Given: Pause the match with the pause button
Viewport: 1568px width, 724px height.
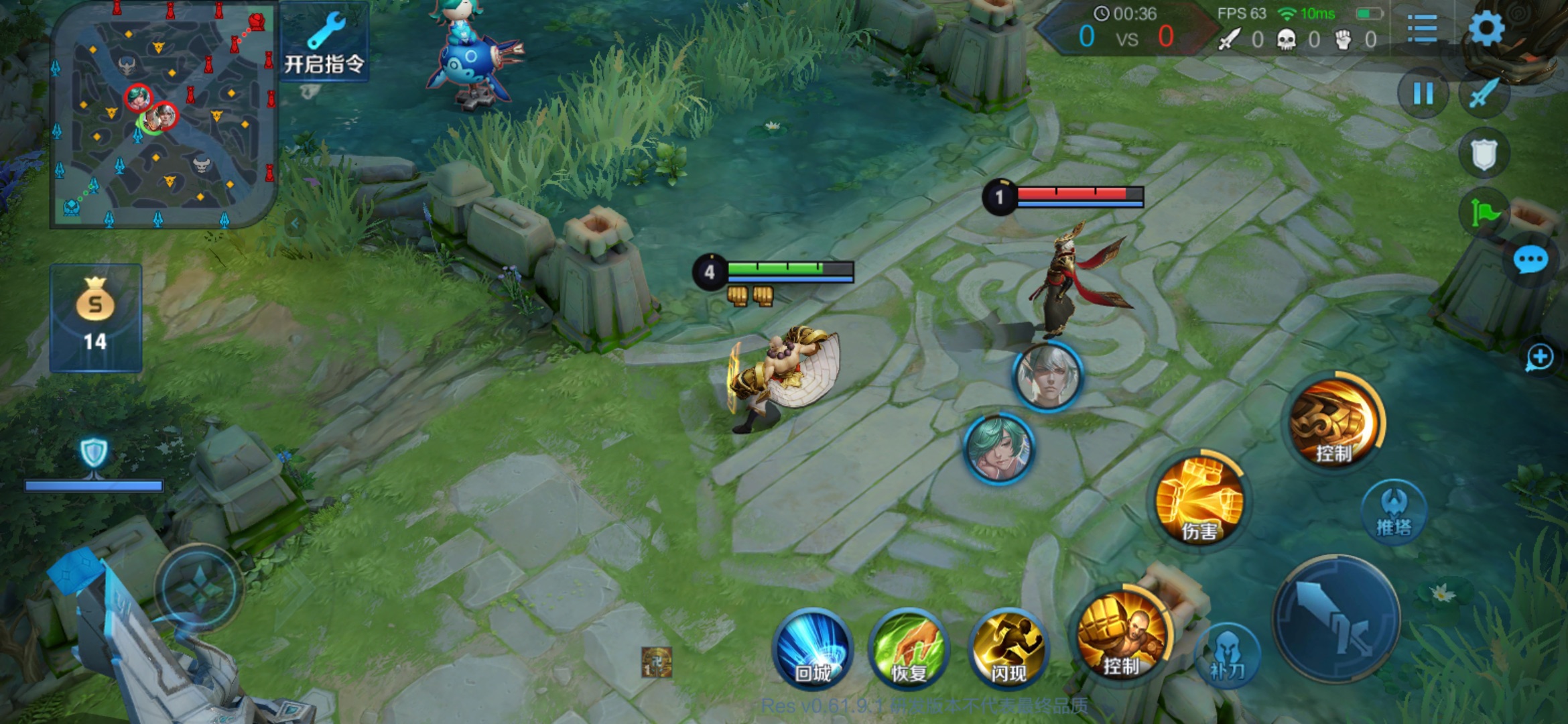Looking at the screenshot, I should click(1423, 93).
